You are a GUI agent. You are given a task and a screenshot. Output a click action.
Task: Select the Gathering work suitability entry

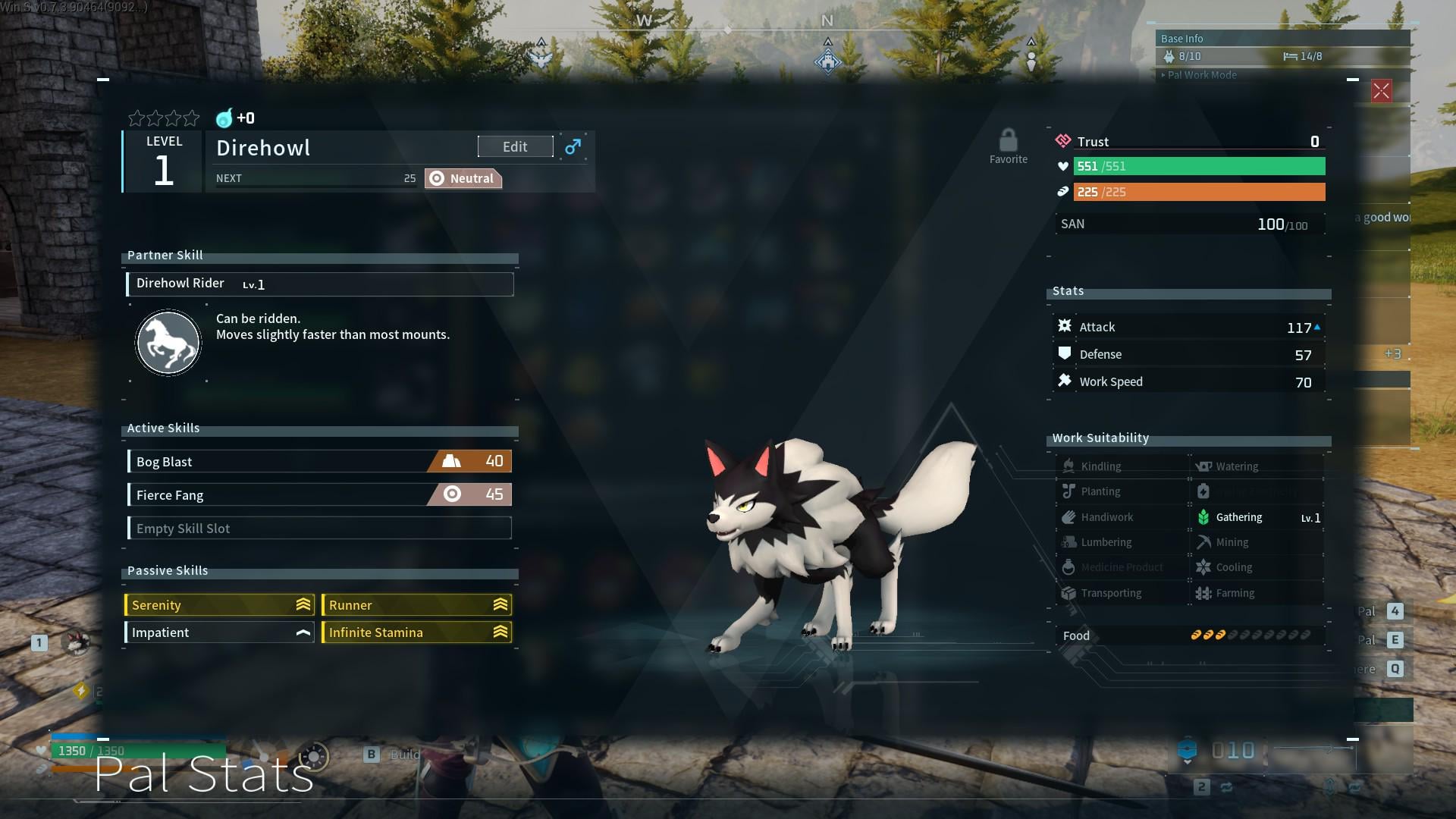pos(1257,517)
